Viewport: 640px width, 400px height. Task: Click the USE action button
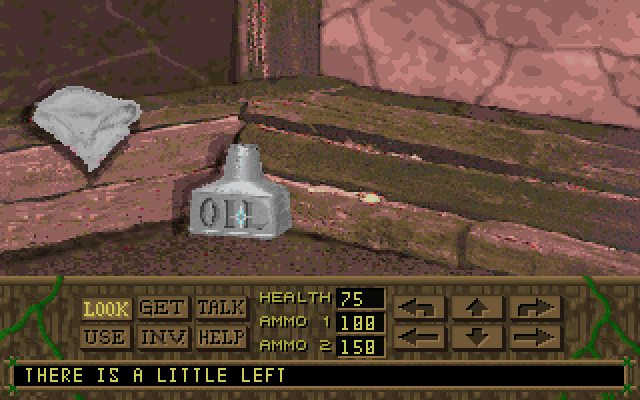[x=106, y=337]
